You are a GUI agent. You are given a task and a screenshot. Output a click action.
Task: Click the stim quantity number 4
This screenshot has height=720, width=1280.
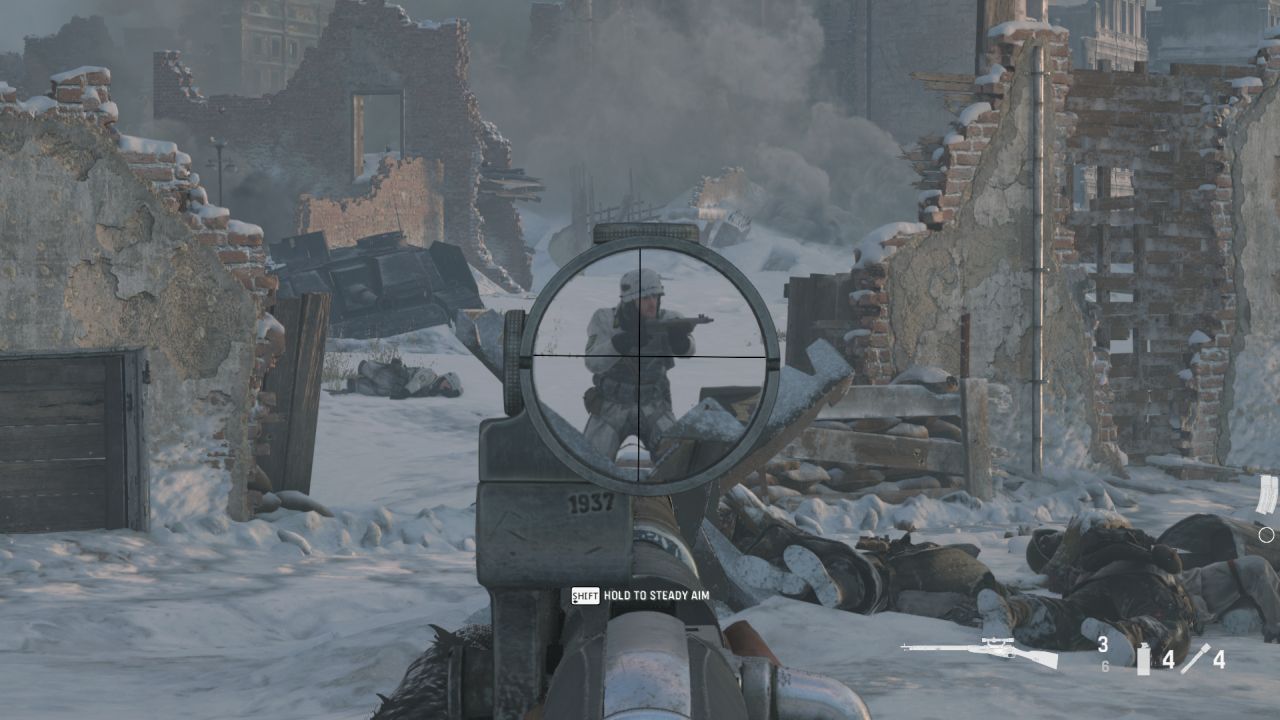click(1220, 660)
